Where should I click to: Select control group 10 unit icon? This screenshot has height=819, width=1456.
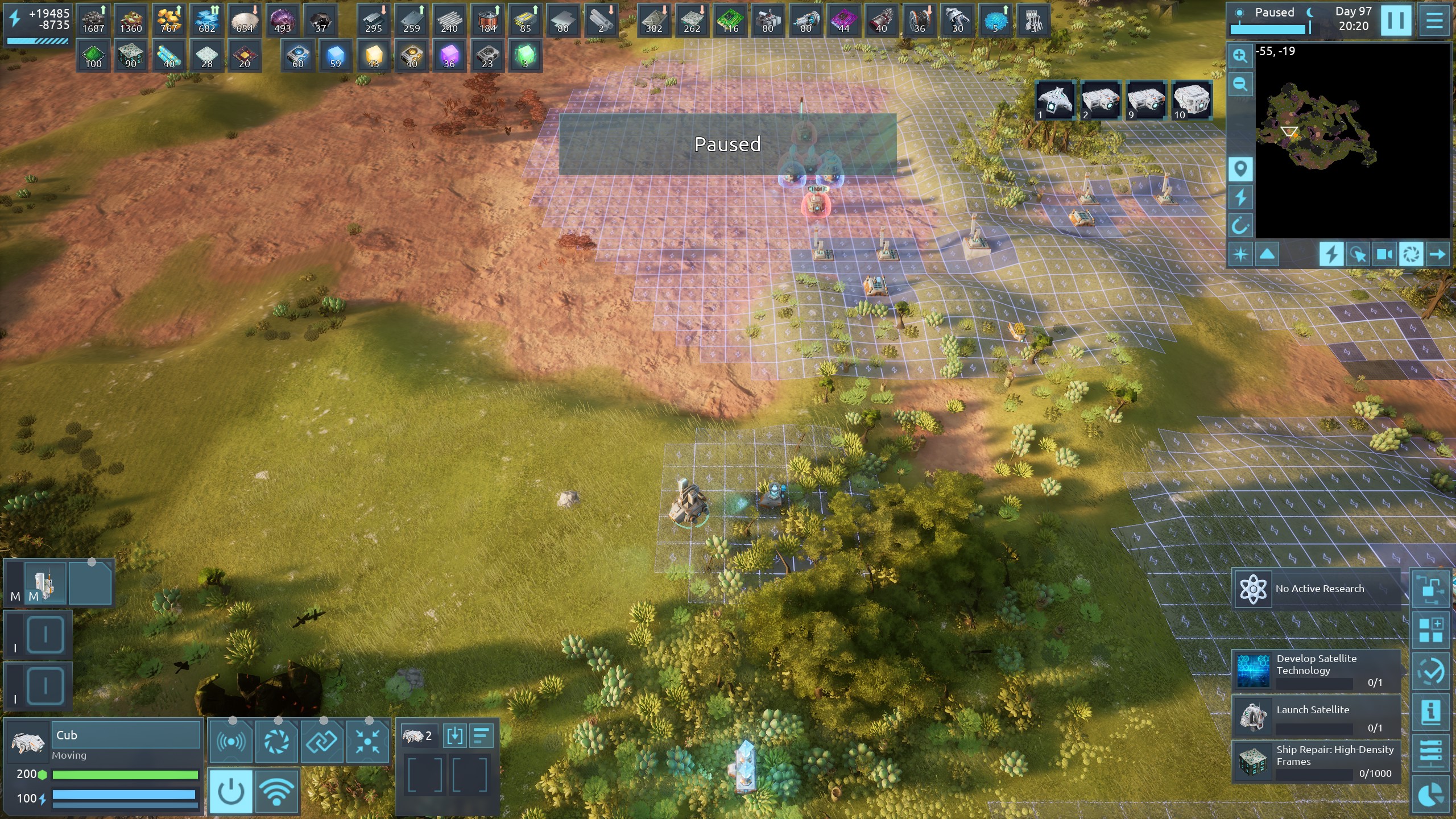1191,100
